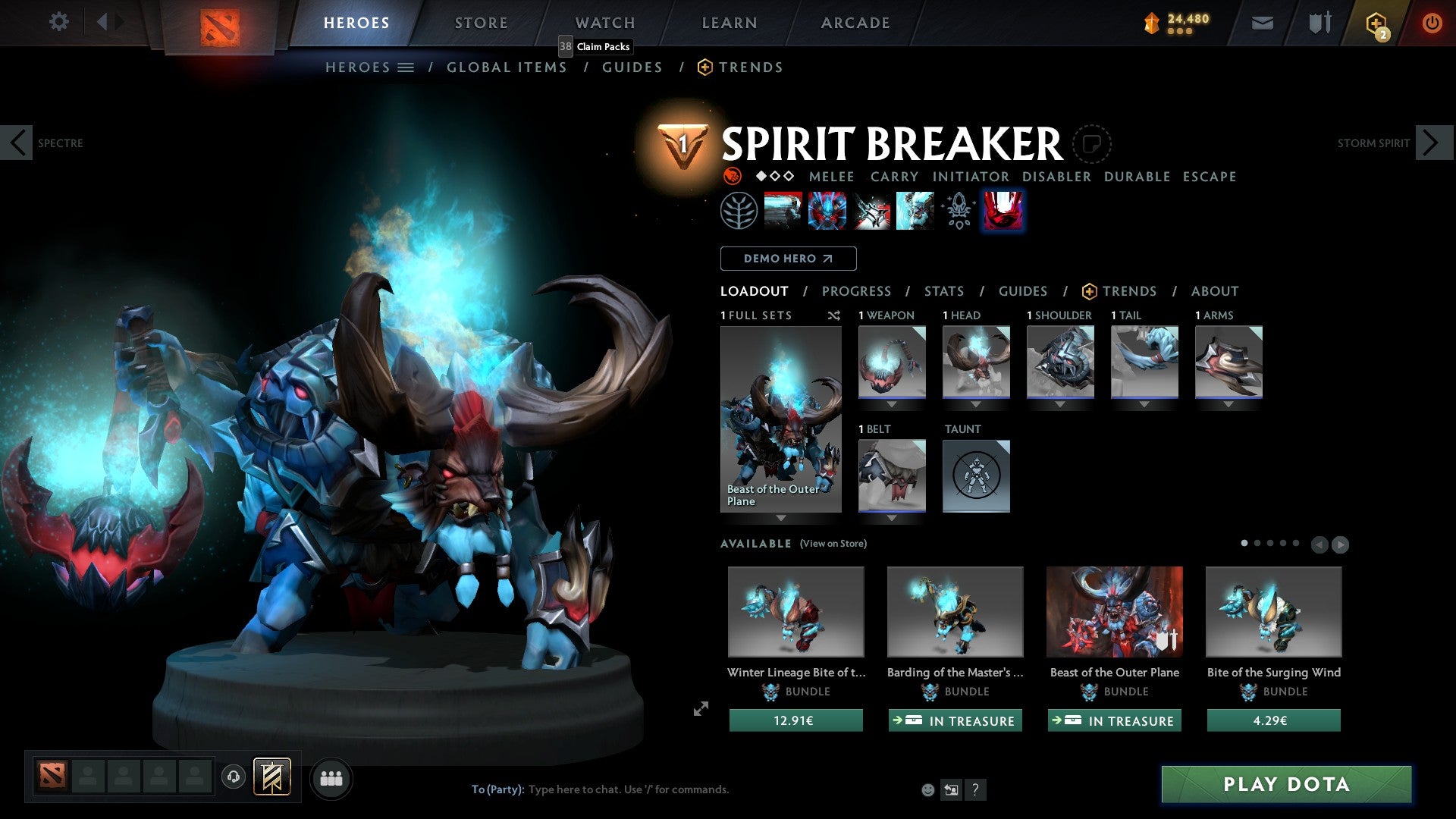Expand the Head slot dropdown arrow

pos(976,404)
